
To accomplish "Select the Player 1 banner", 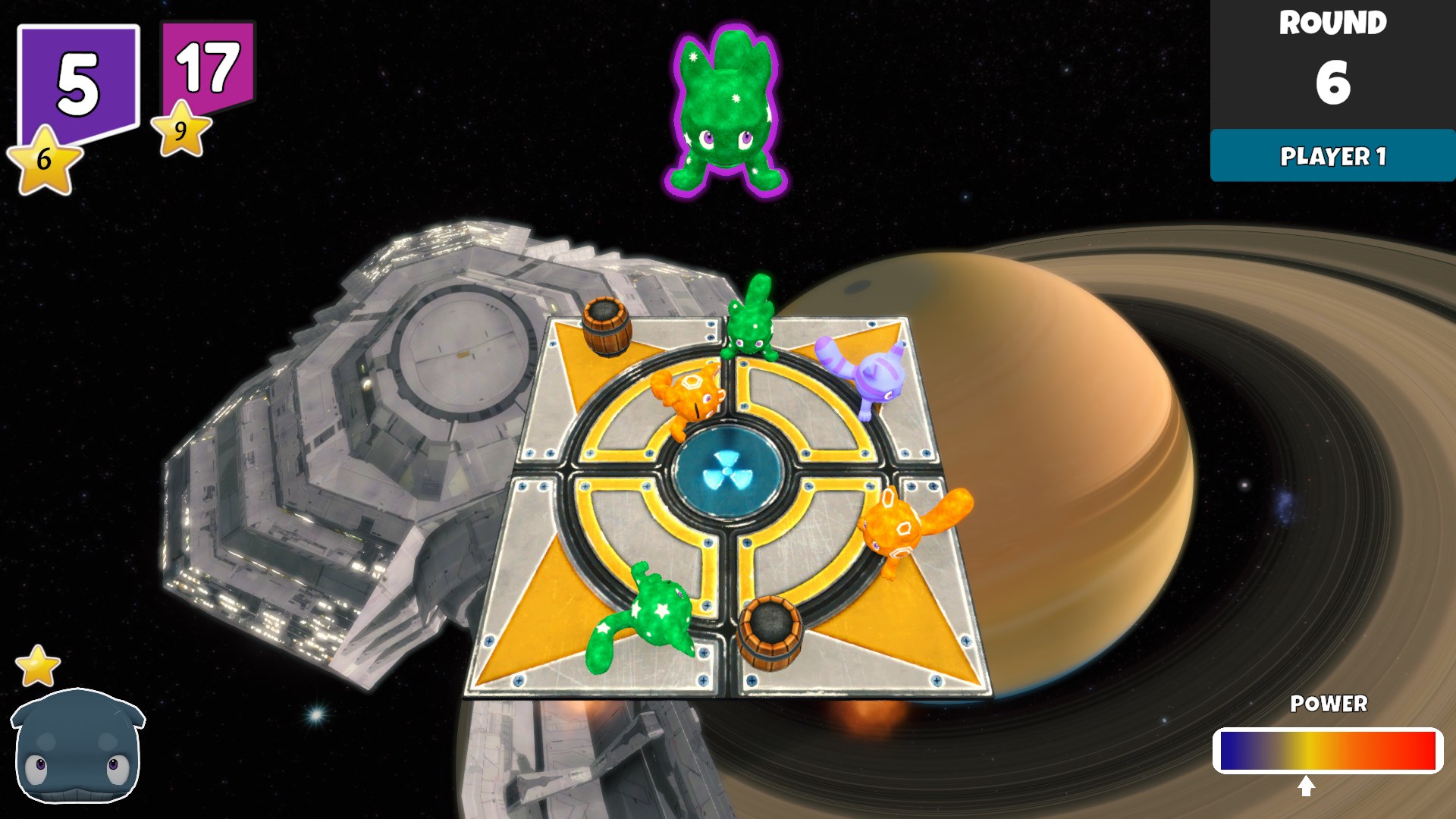I will (x=1333, y=158).
